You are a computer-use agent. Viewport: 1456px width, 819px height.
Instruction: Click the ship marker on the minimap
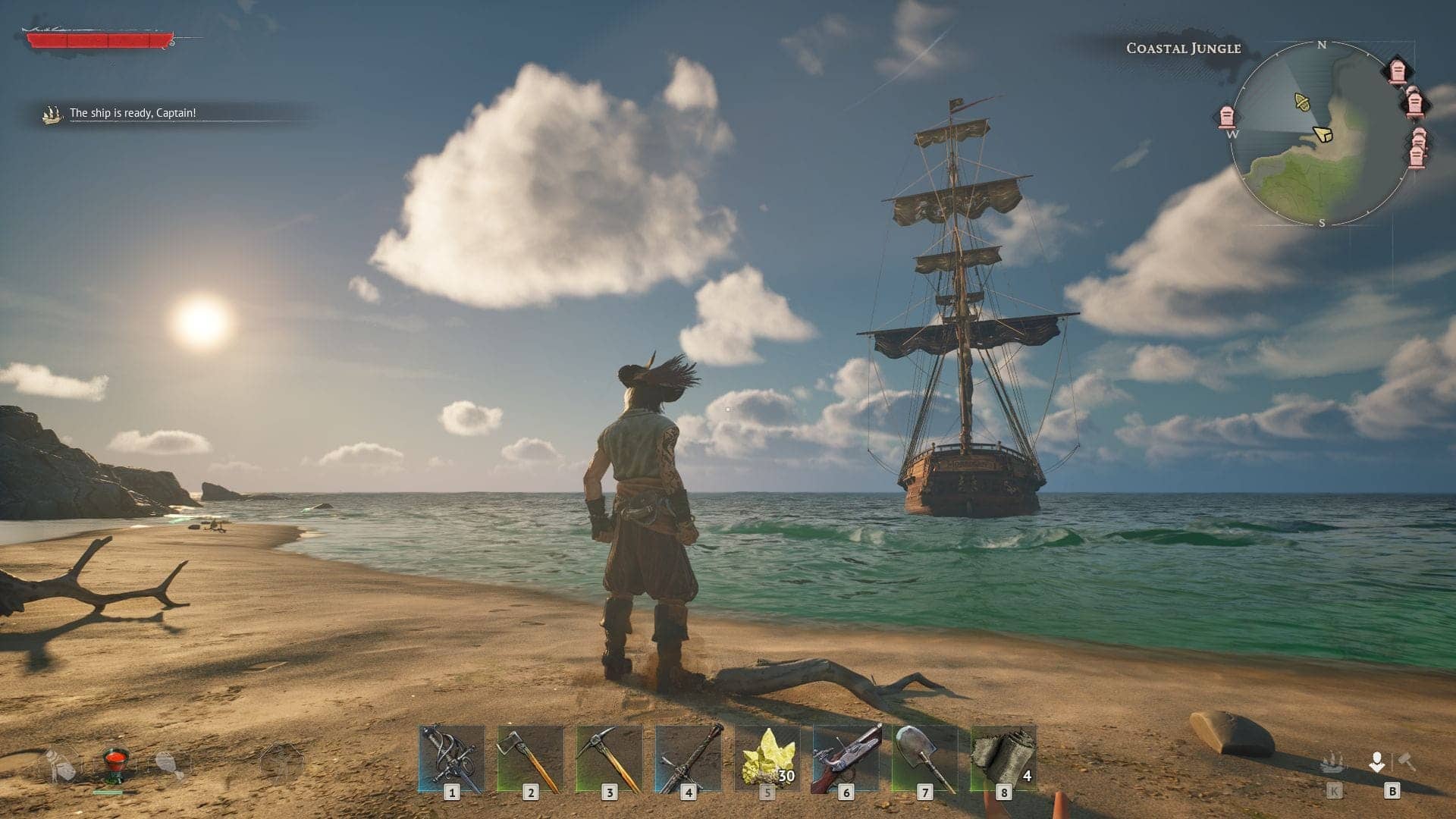click(1302, 101)
